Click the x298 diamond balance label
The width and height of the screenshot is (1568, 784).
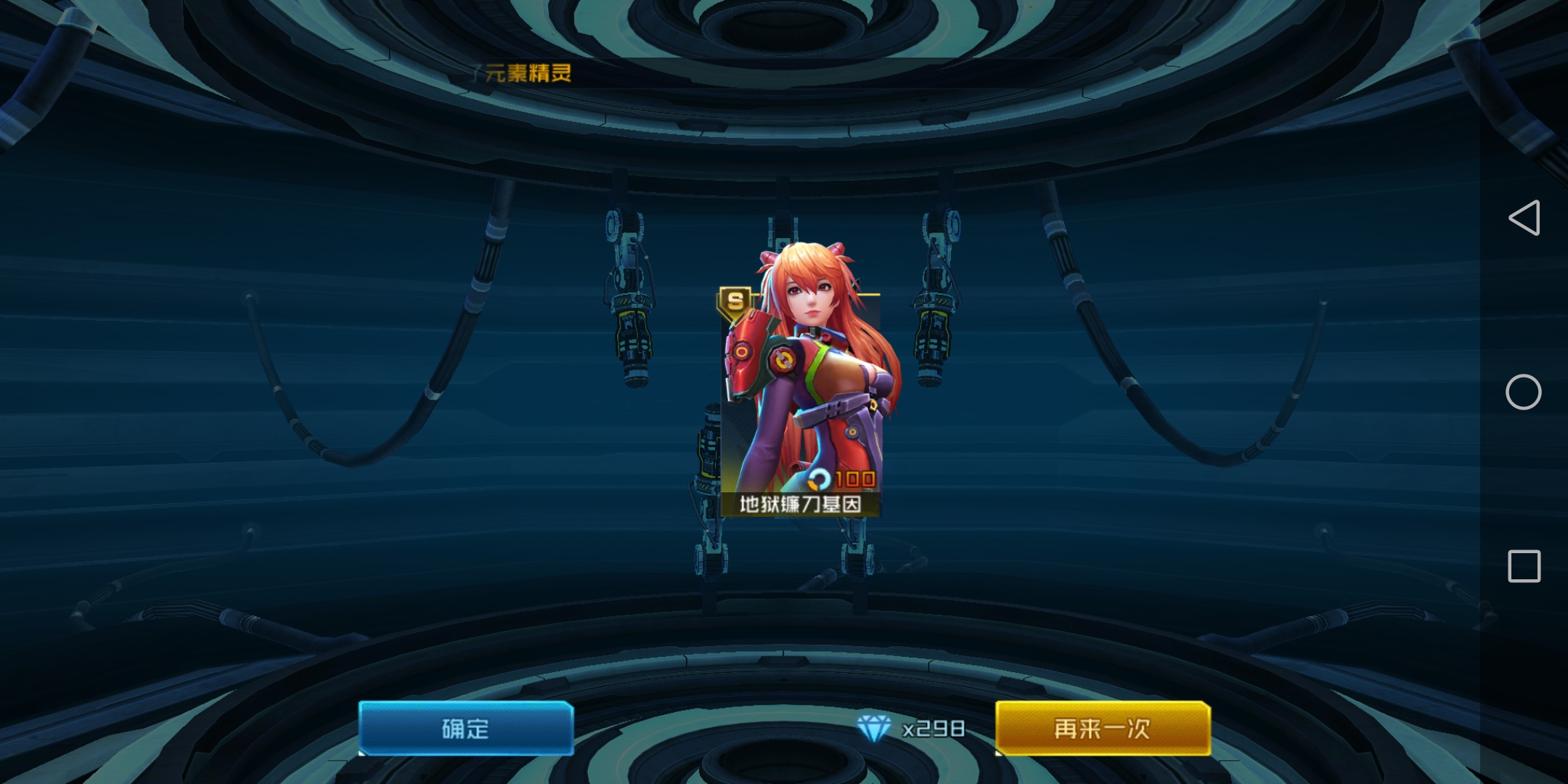pos(931,730)
